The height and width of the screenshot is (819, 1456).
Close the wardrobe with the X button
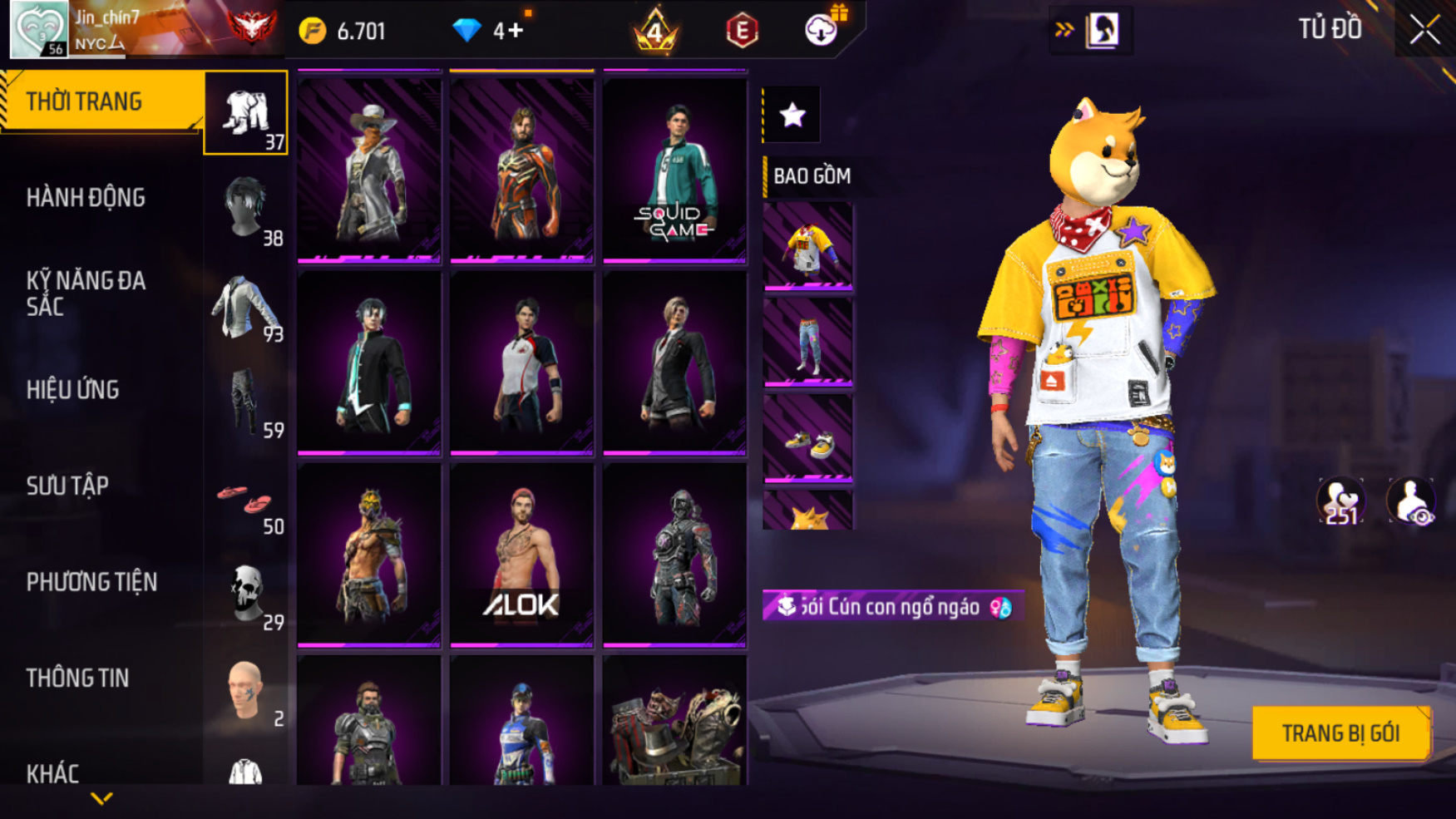tap(1424, 30)
